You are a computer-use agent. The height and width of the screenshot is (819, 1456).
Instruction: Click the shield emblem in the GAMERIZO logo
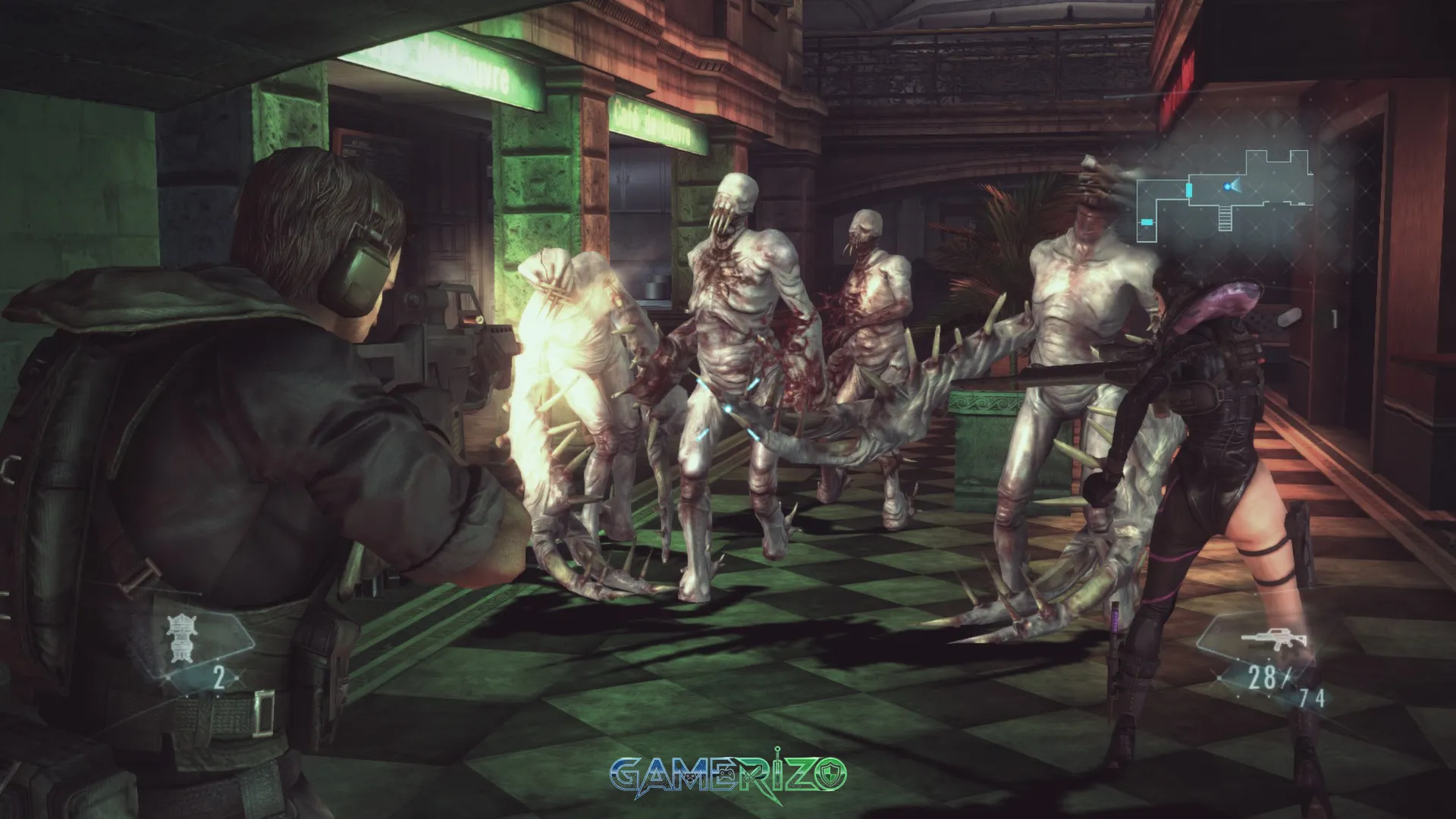pos(832,773)
